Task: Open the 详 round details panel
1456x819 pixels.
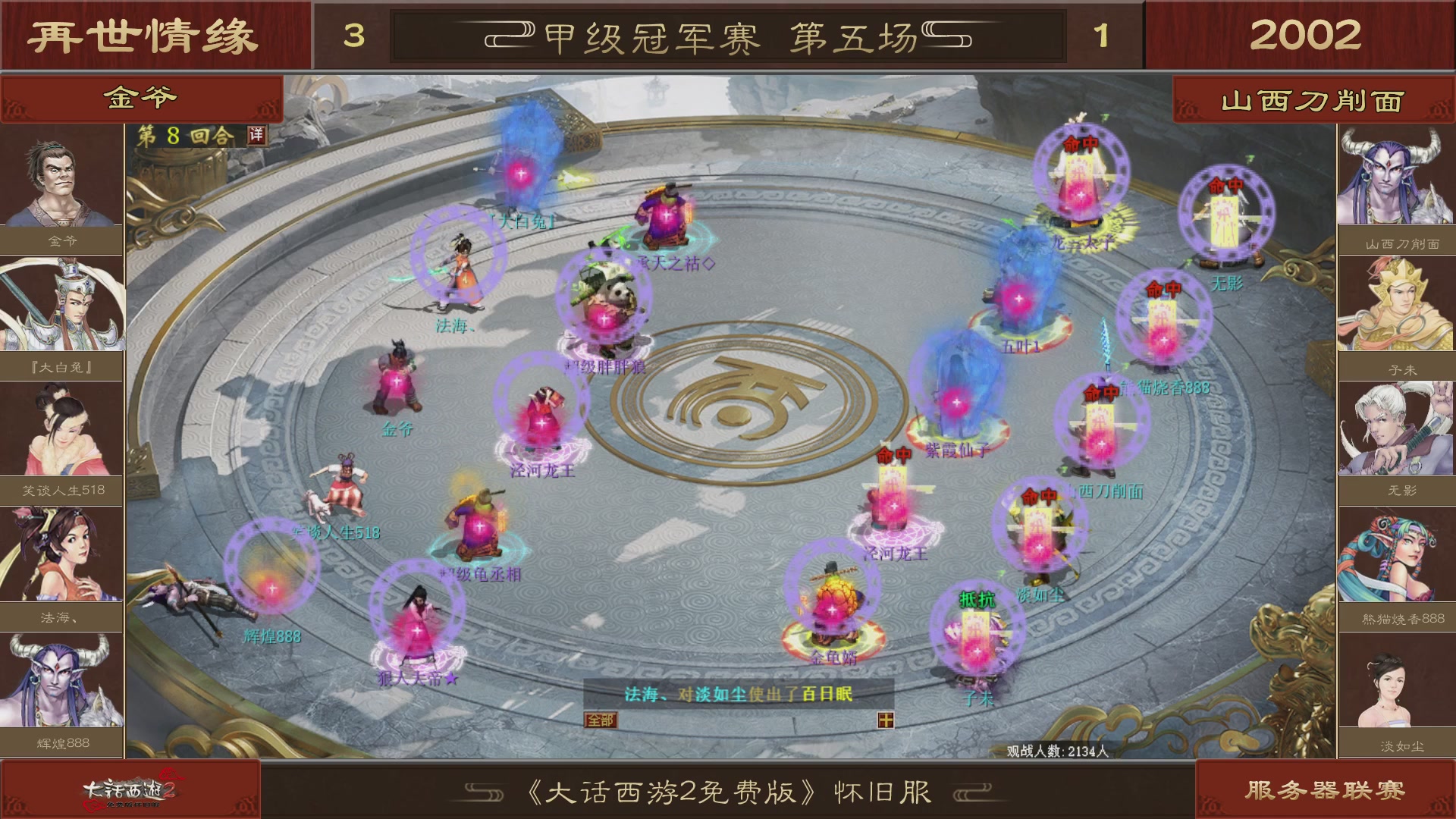Action: tap(256, 135)
